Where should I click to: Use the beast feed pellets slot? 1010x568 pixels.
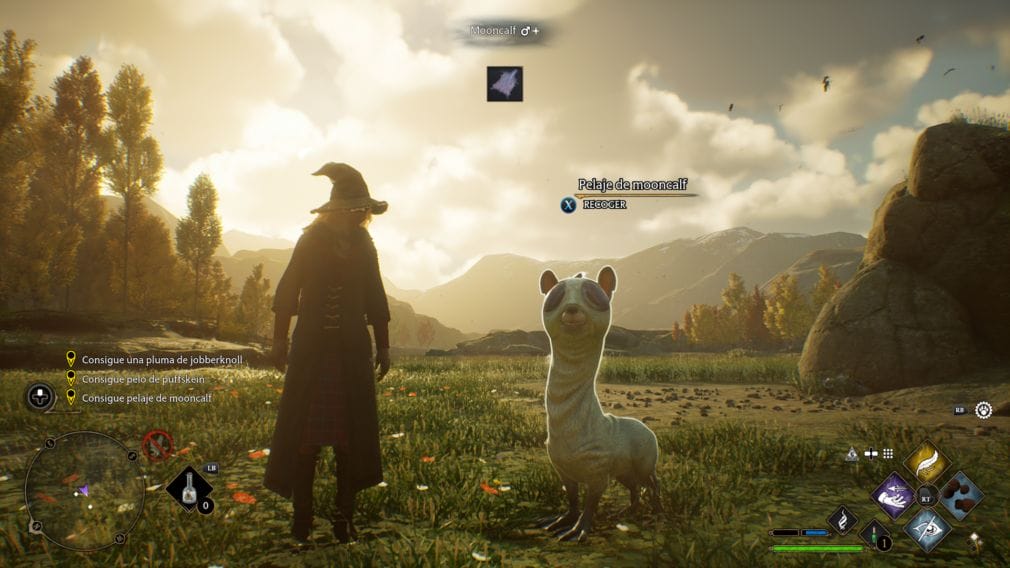click(960, 495)
